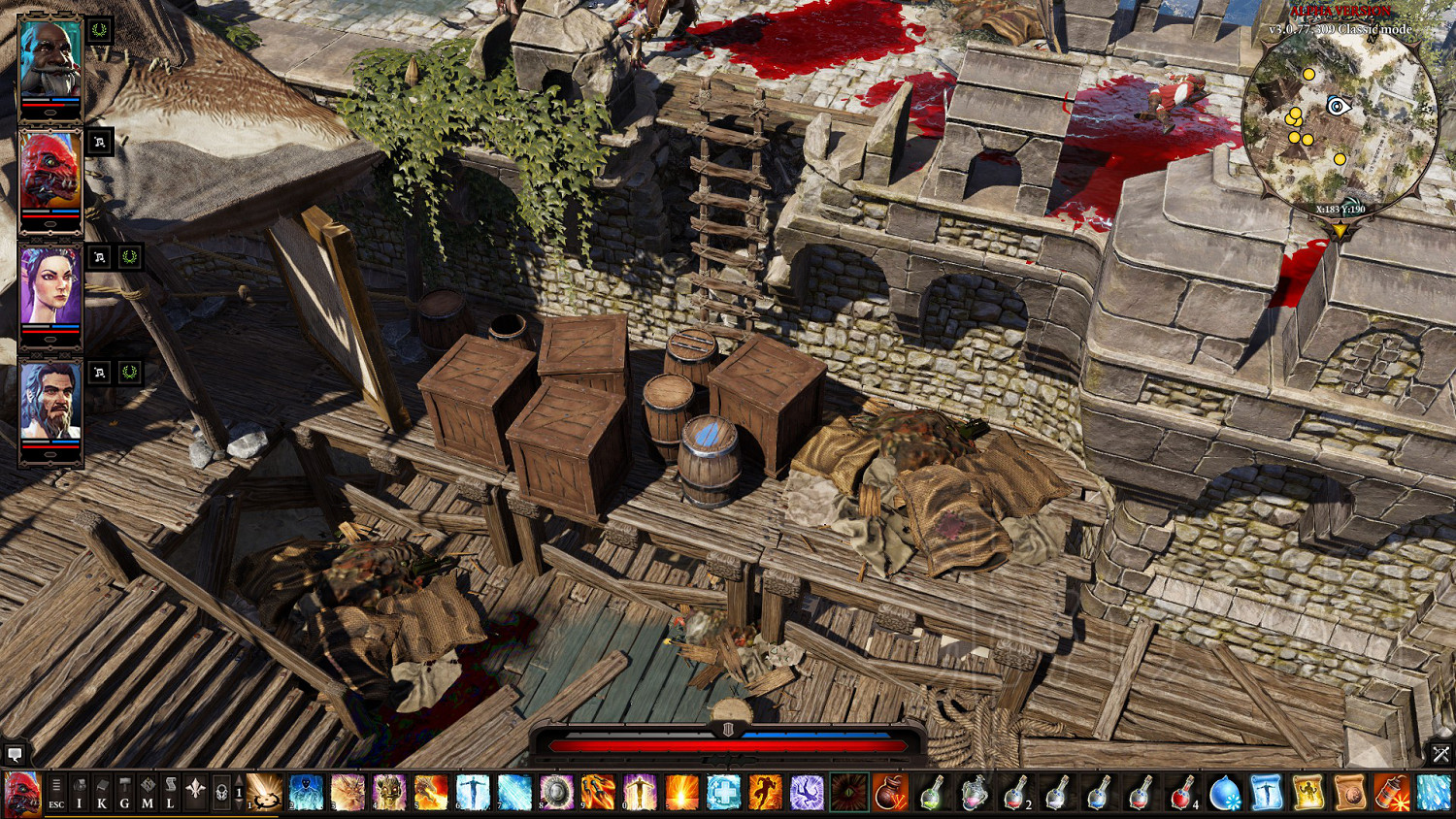1456x819 pixels.
Task: Activate the green eye skill
Action: pyautogui.click(x=848, y=792)
